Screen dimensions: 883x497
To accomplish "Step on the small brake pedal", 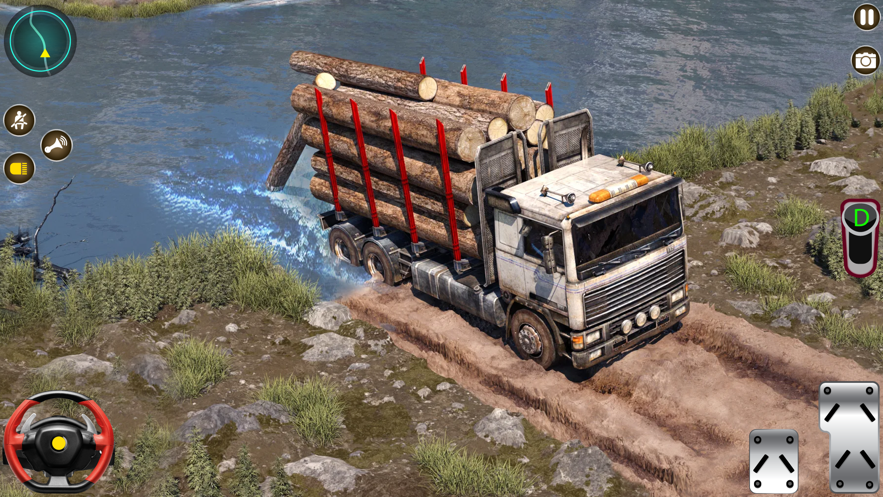I will (774, 461).
